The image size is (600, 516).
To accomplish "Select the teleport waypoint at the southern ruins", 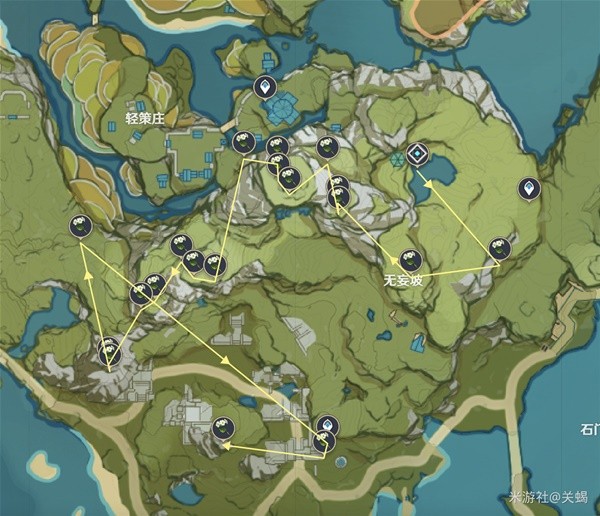I will (x=326, y=425).
